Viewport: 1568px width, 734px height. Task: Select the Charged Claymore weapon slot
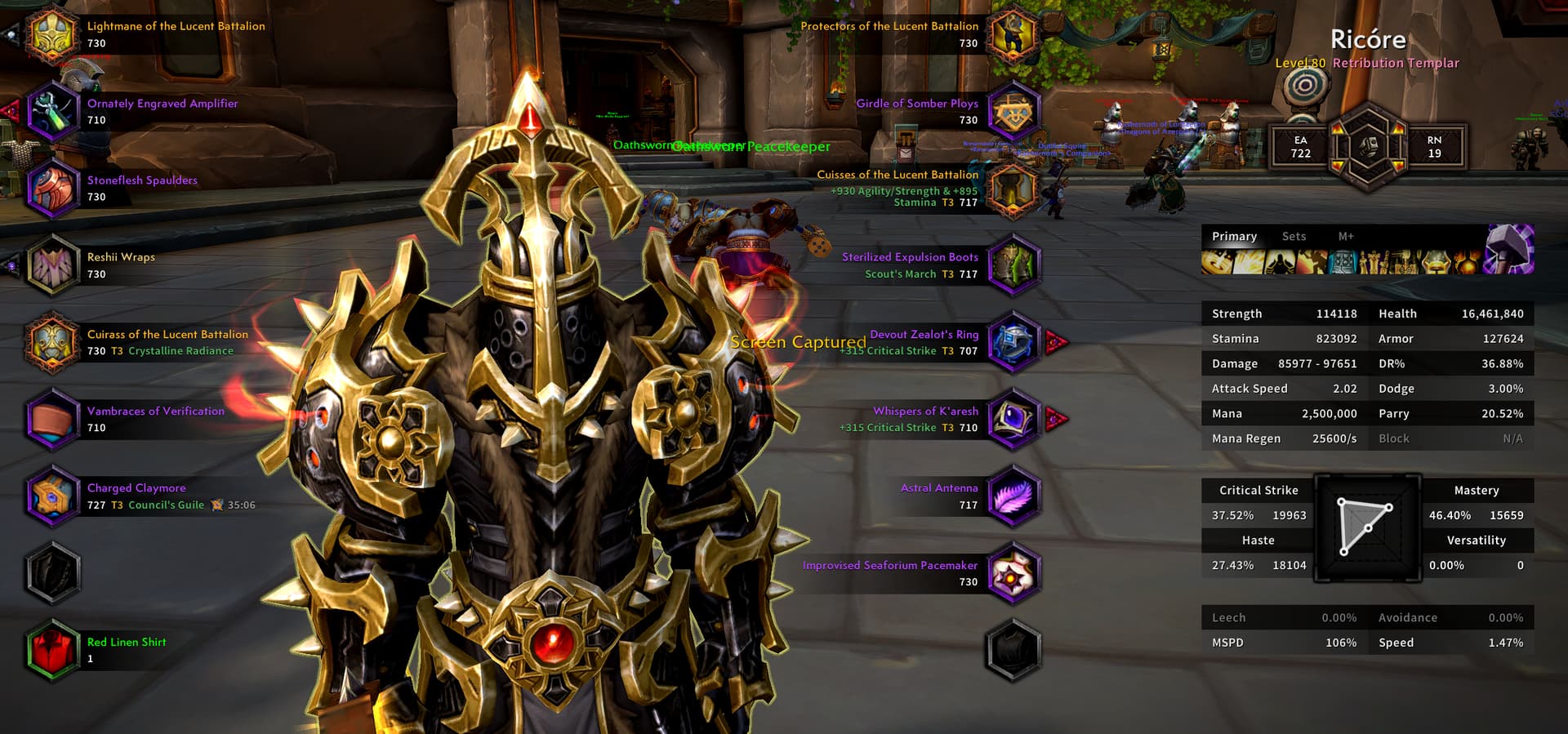point(52,496)
